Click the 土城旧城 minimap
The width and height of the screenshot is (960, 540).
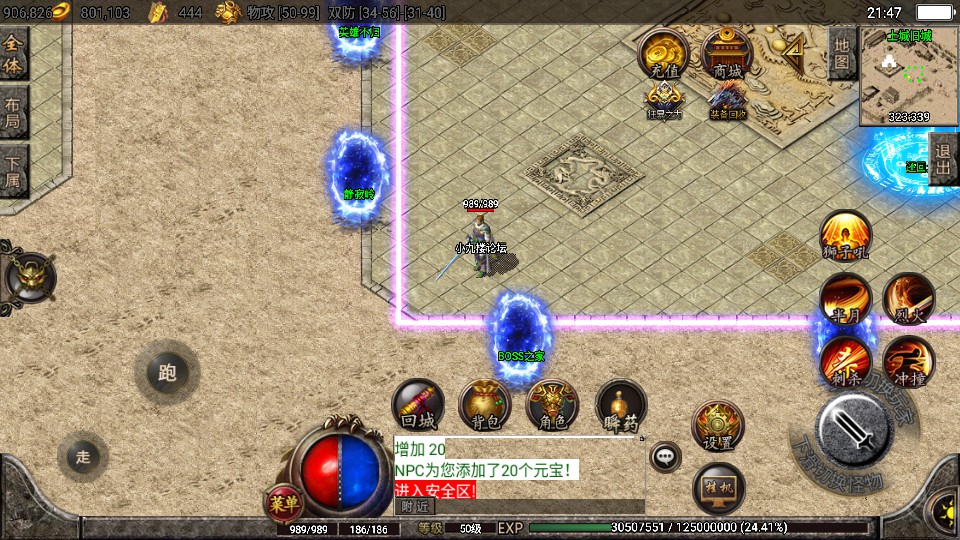pyautogui.click(x=908, y=77)
